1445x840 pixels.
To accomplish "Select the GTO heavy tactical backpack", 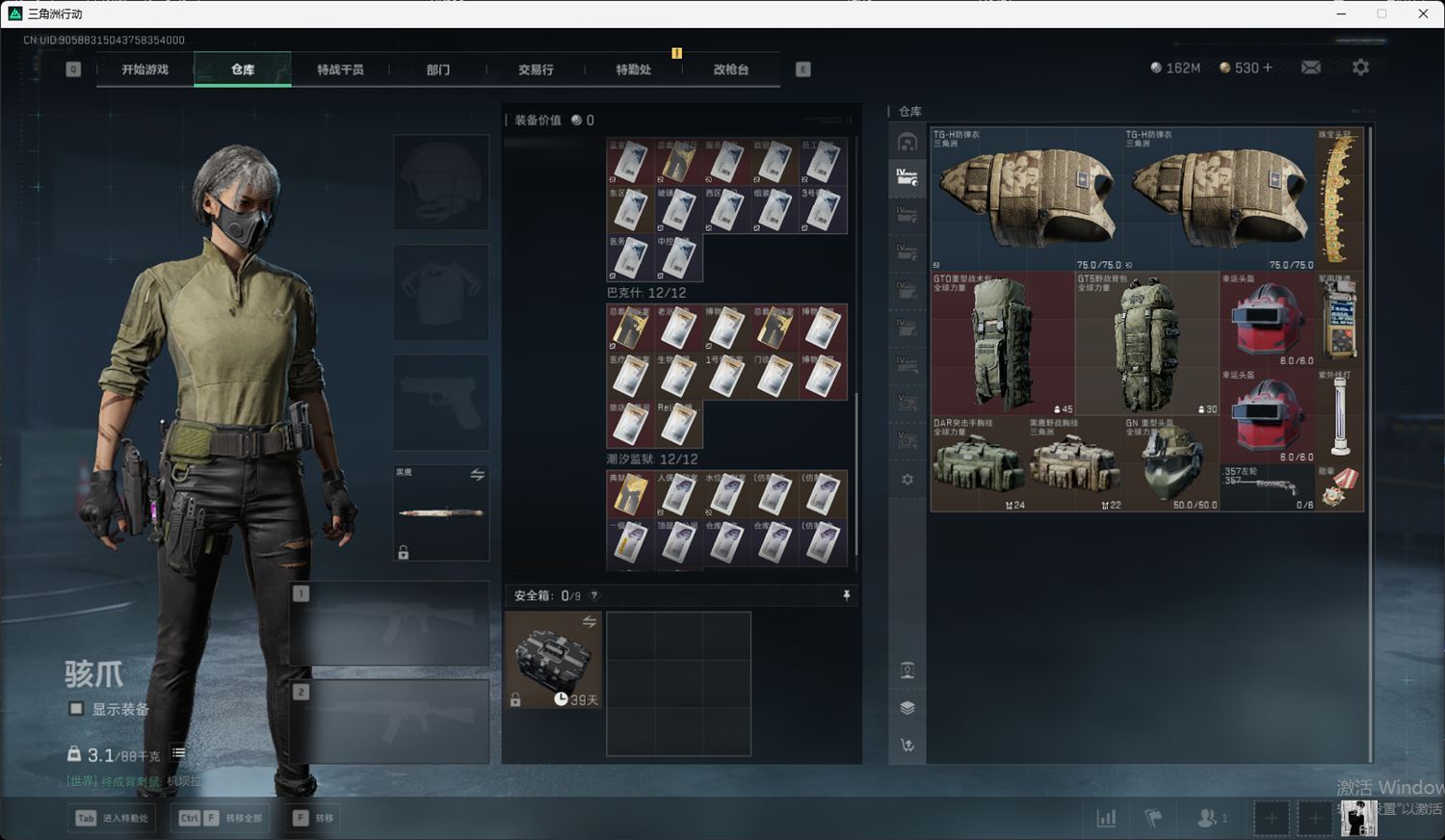I will point(1002,342).
